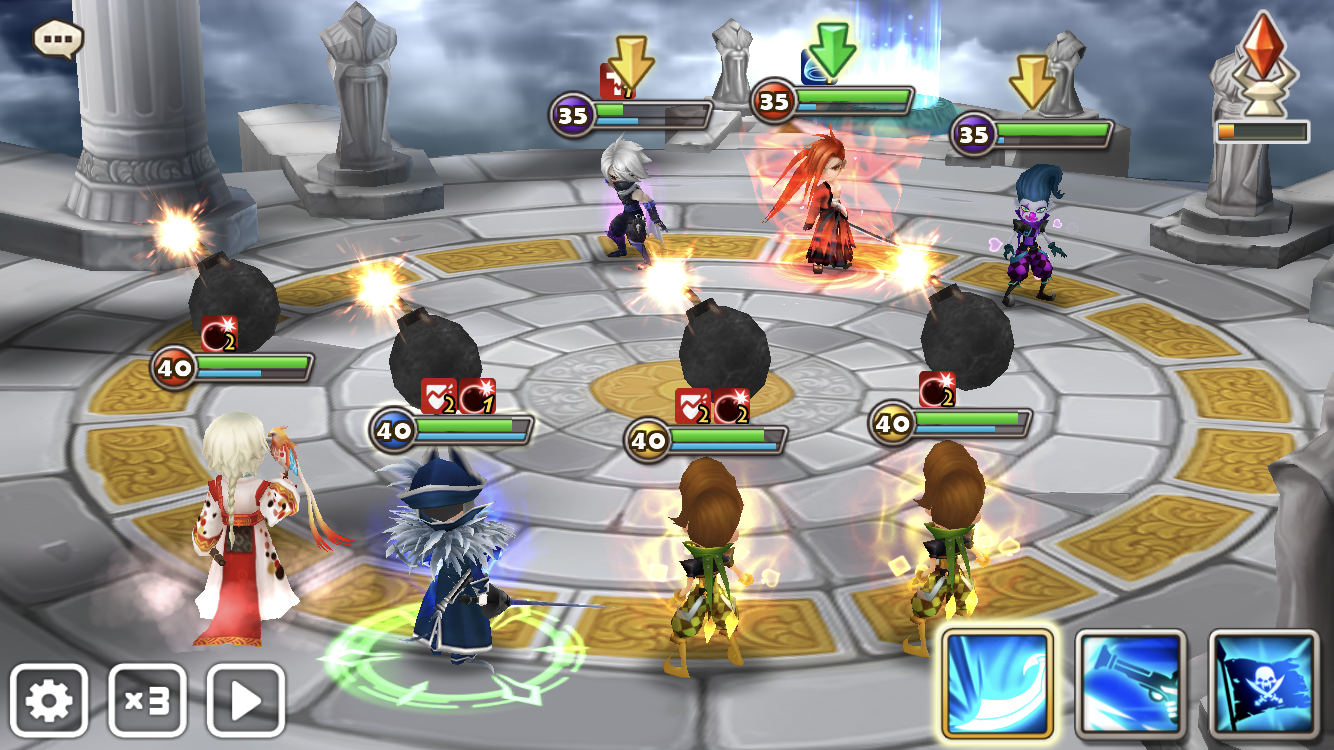
Task: Use the pistol shot skill
Action: [x=1130, y=684]
